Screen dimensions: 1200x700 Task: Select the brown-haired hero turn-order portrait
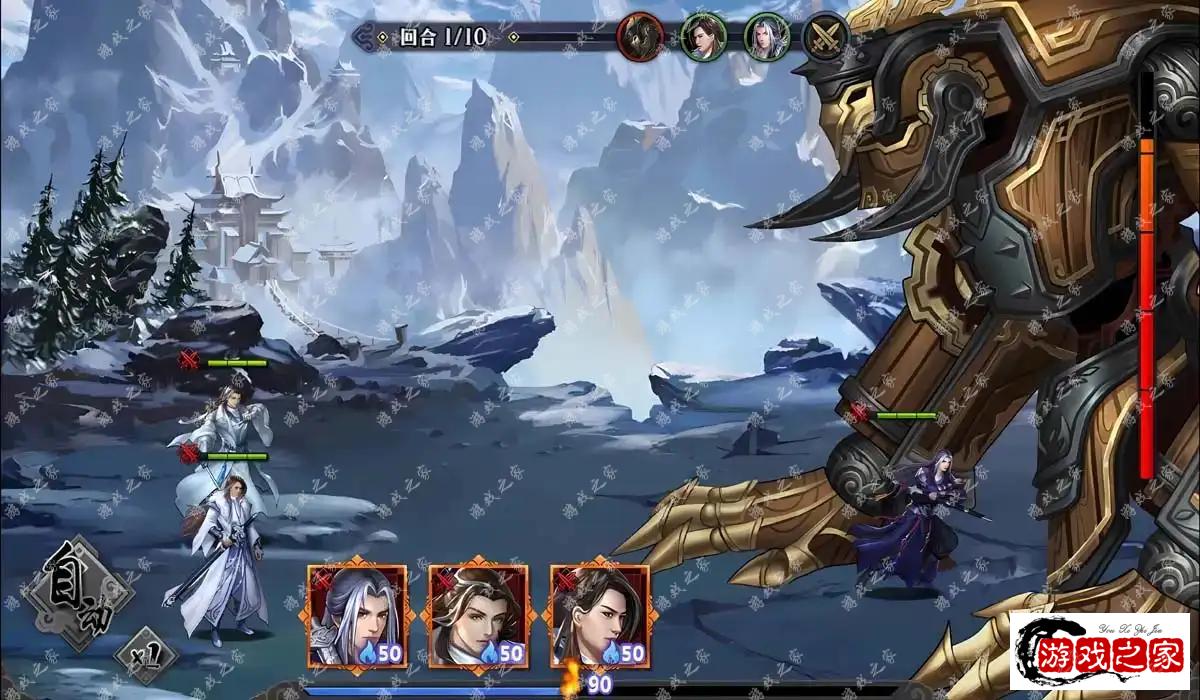(x=704, y=38)
